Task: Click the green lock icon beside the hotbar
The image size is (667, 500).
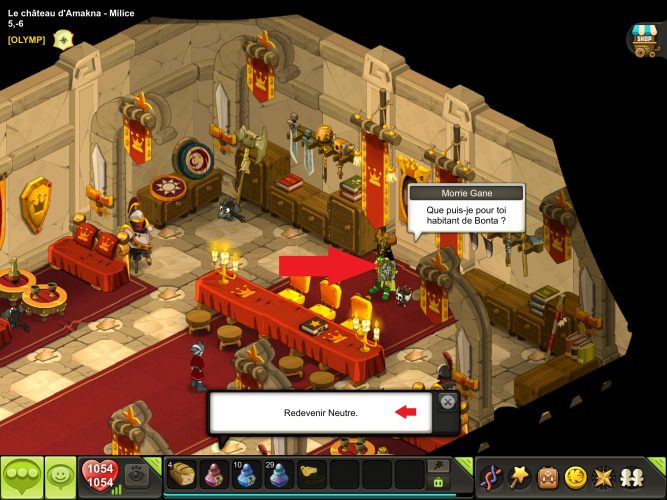Action: click(x=438, y=482)
